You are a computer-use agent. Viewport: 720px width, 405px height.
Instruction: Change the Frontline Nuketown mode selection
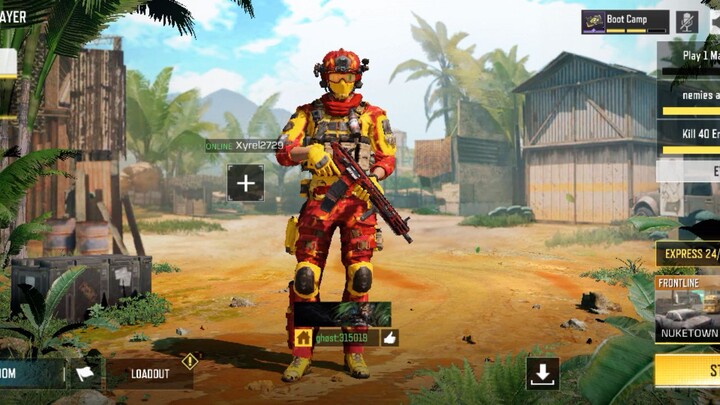pos(688,308)
